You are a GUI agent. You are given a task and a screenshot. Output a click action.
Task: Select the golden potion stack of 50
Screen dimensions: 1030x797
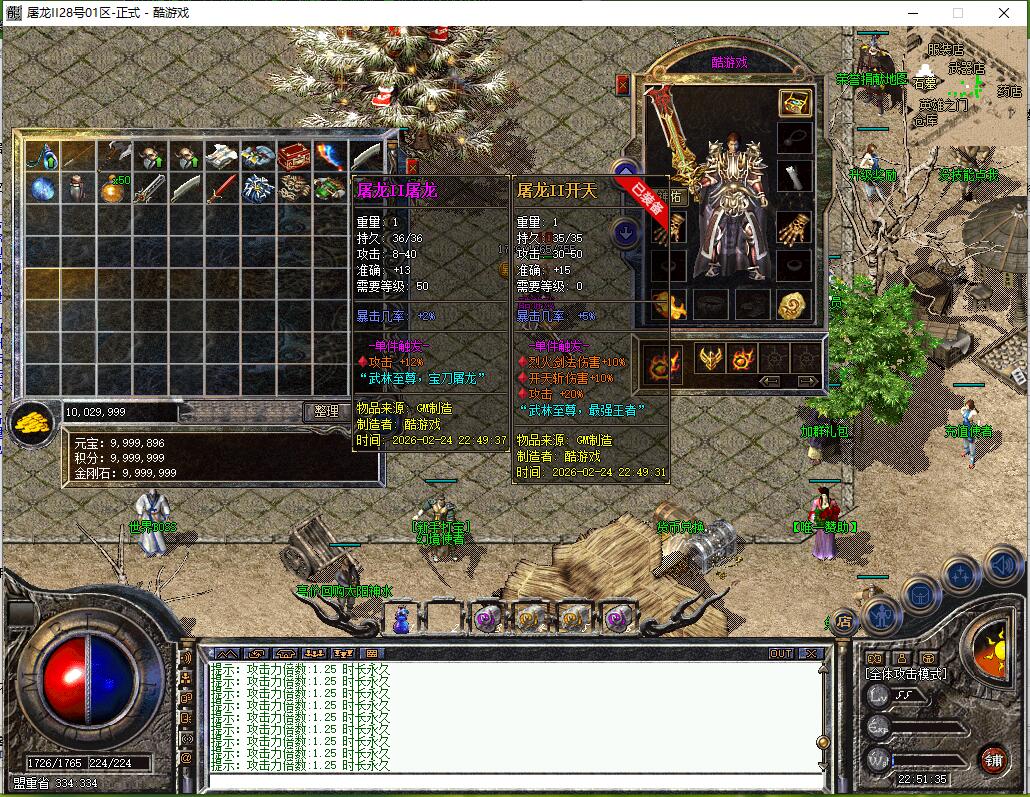point(114,188)
